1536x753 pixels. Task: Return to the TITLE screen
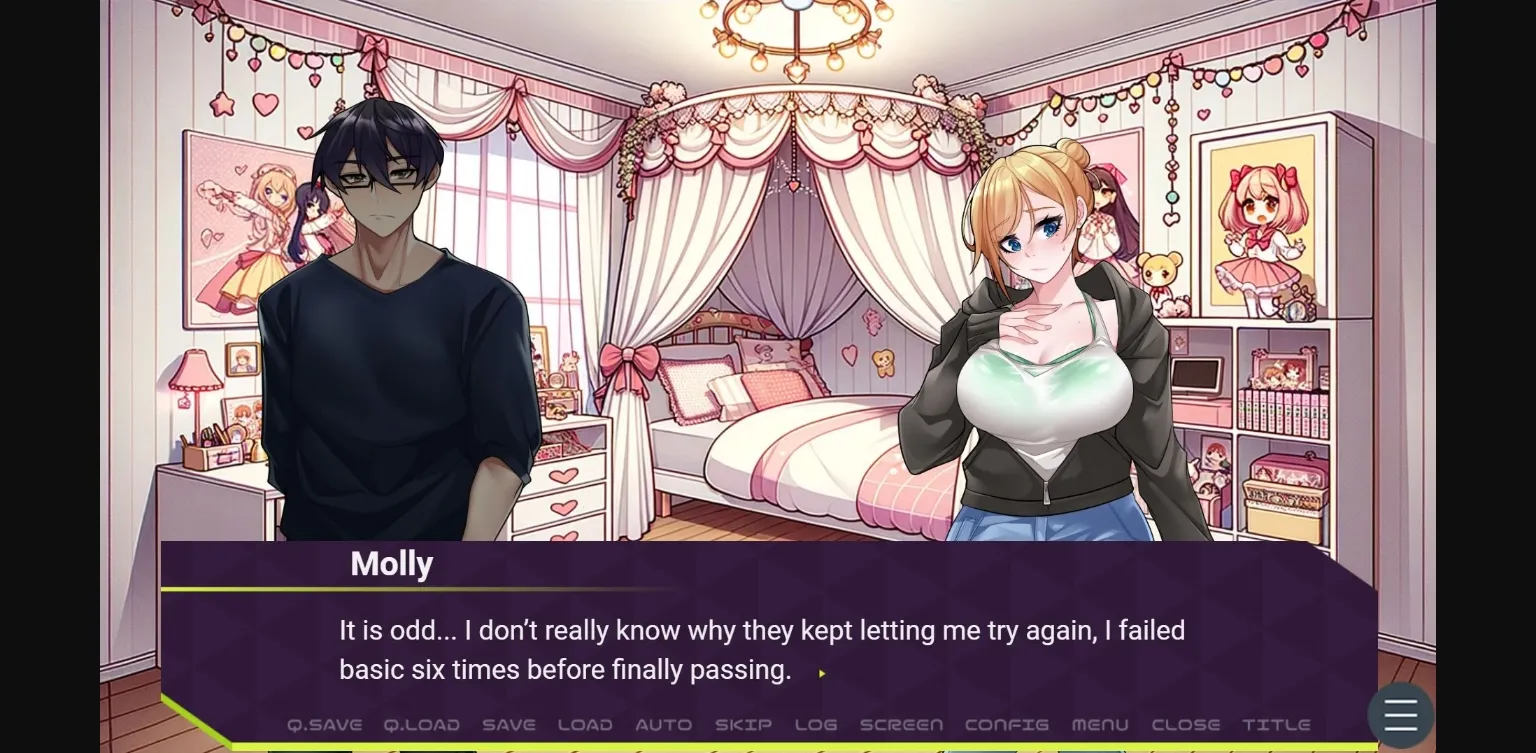tap(1275, 724)
